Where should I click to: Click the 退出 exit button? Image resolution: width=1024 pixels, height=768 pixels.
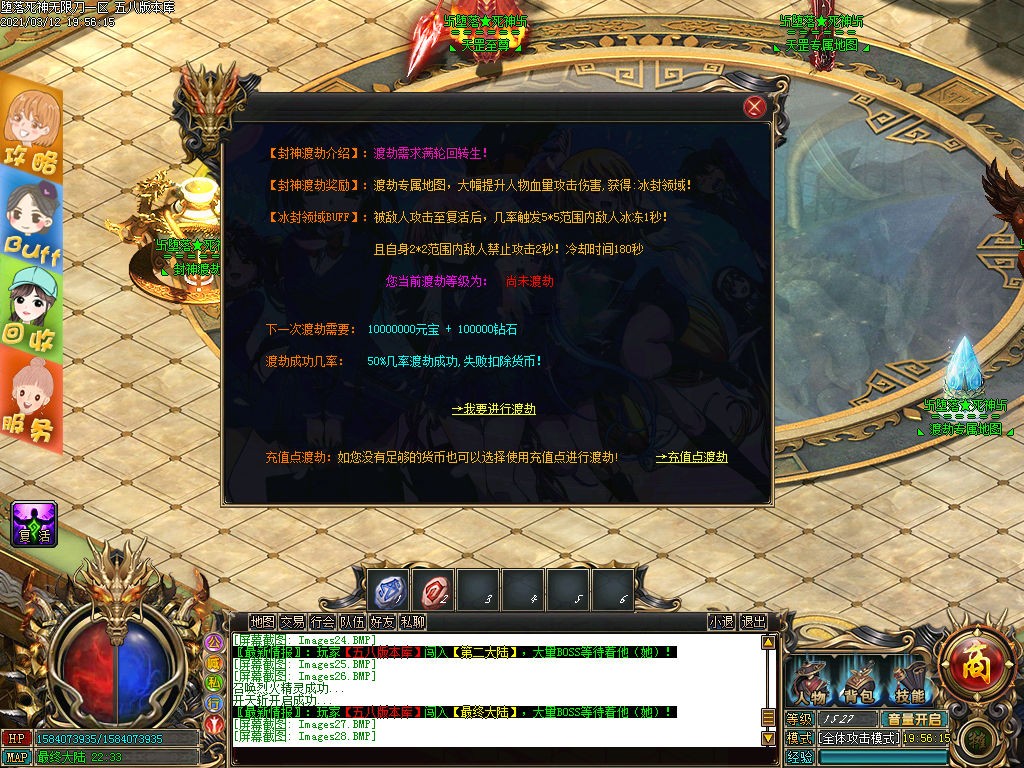pos(753,622)
